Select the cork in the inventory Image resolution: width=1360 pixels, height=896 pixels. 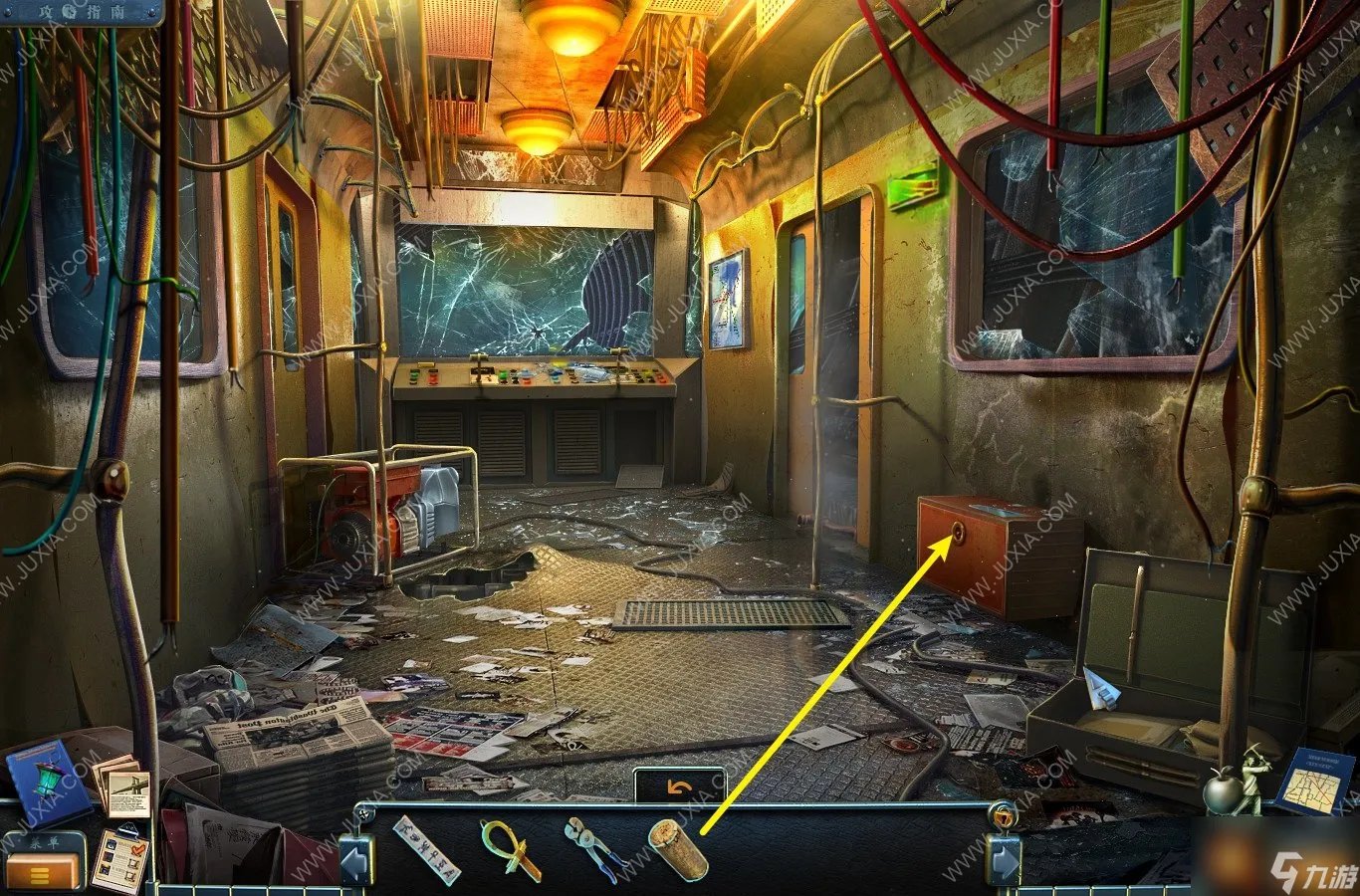click(x=678, y=849)
